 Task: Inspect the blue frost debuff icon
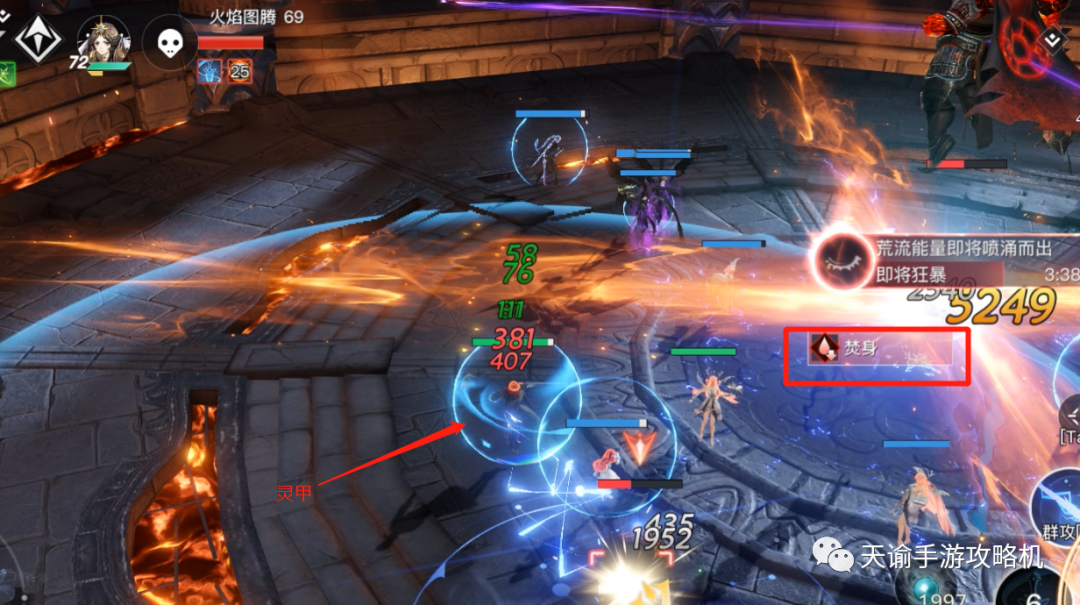(210, 70)
